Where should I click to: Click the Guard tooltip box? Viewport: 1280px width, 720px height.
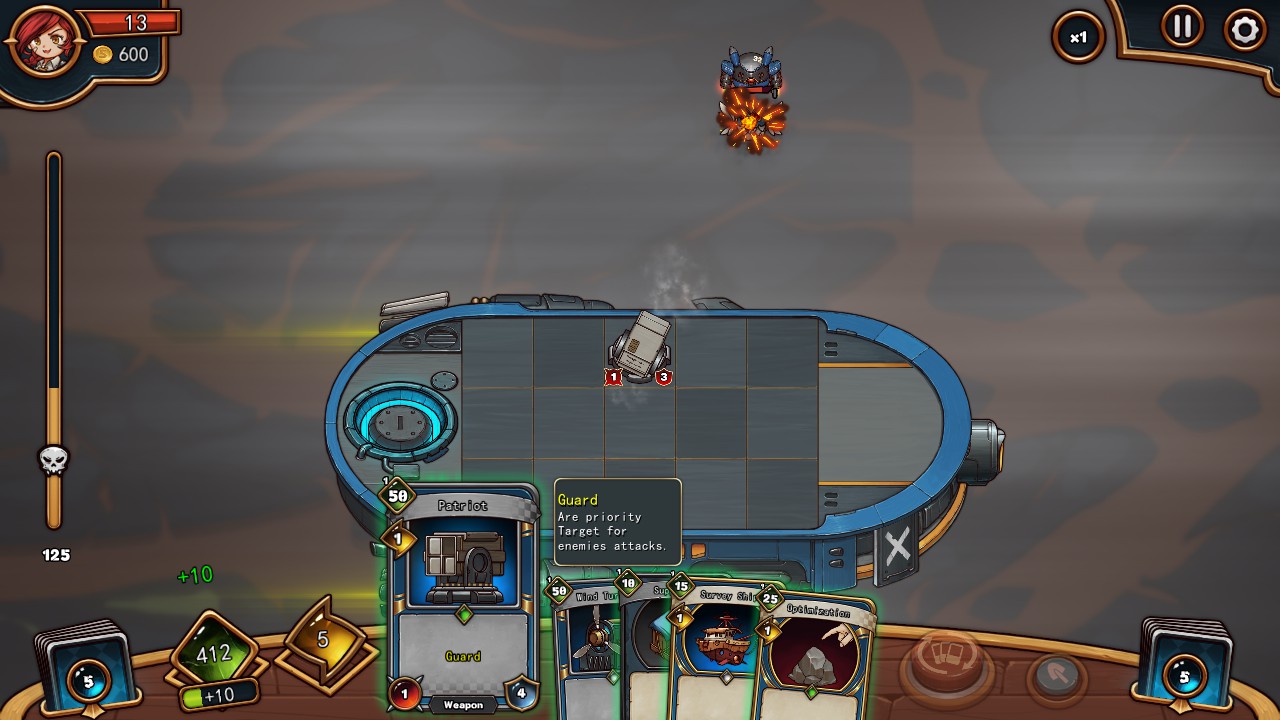(617, 521)
